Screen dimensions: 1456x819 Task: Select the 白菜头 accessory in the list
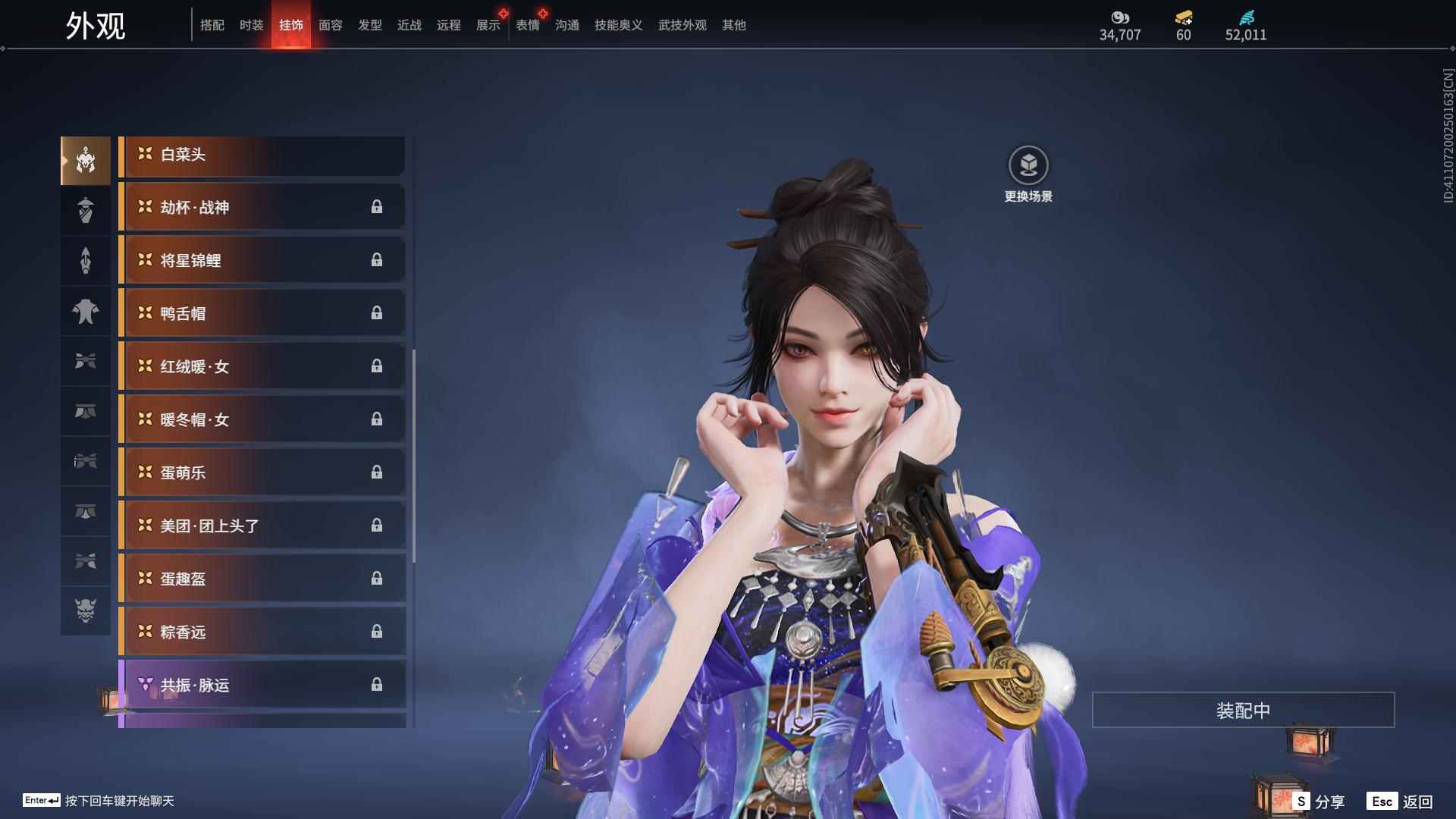(262, 154)
